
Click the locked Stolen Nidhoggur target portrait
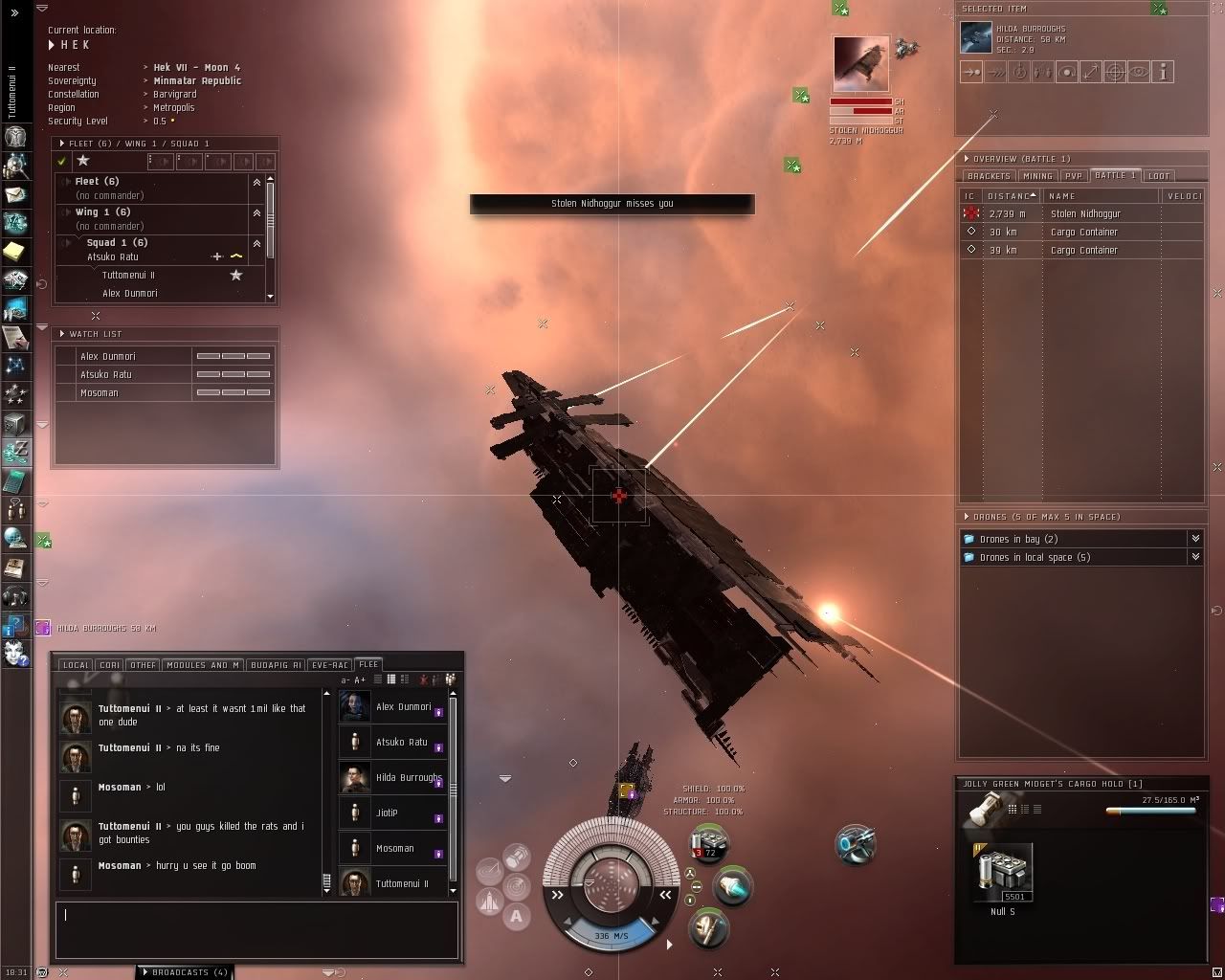[860, 64]
